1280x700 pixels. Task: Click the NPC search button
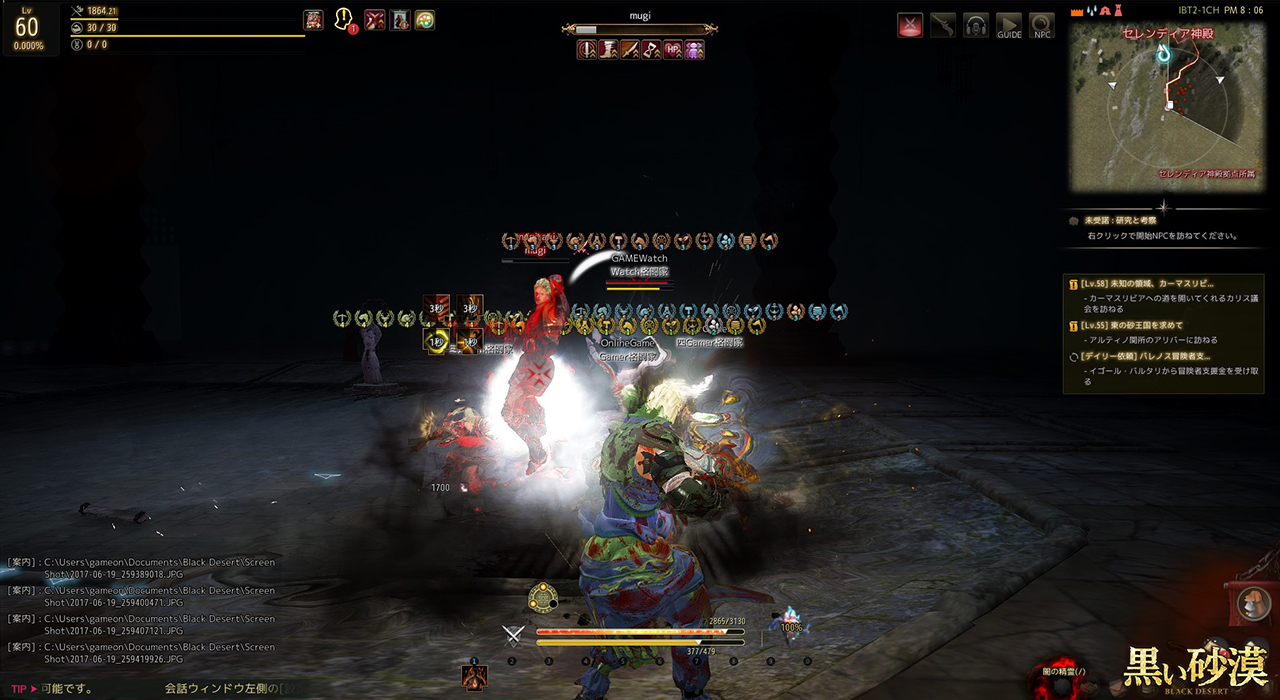pyautogui.click(x=1042, y=26)
